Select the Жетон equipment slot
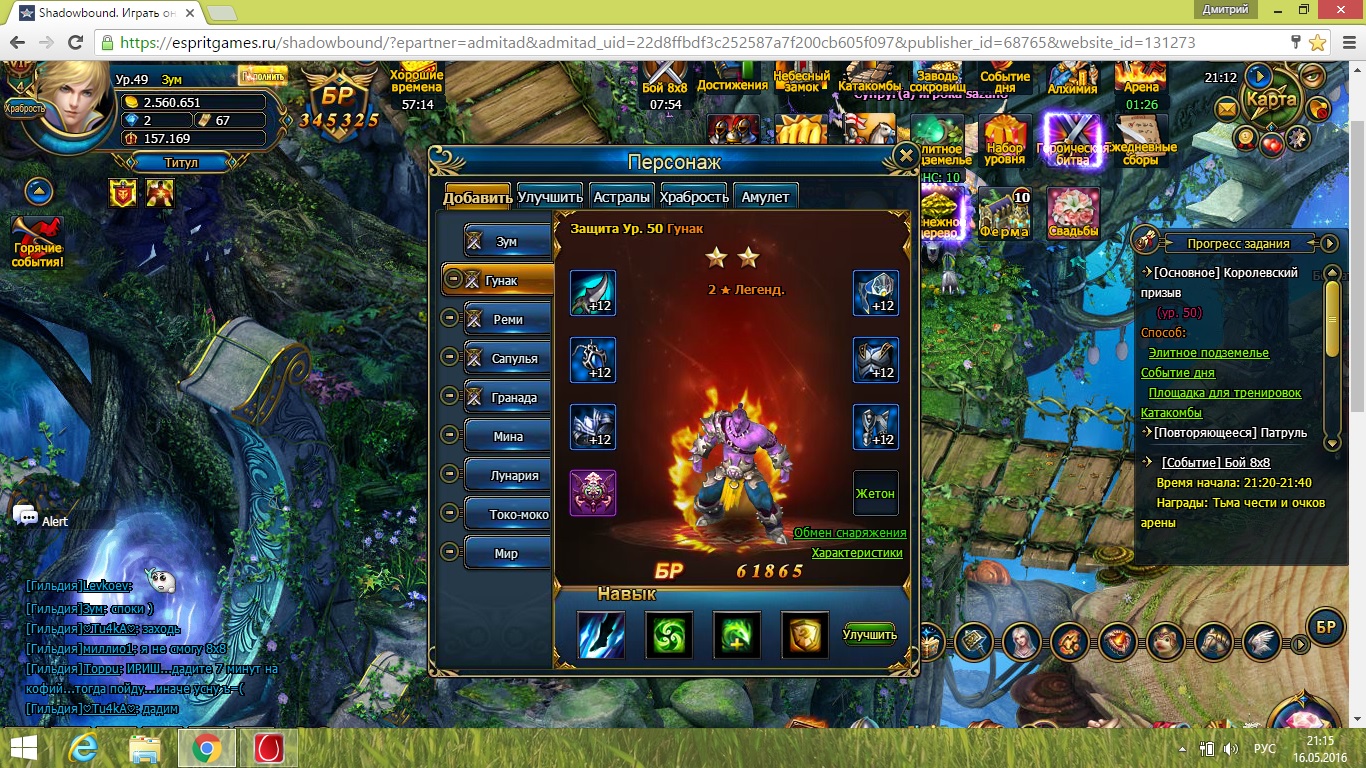Screen dimensions: 1366x768 click(875, 493)
